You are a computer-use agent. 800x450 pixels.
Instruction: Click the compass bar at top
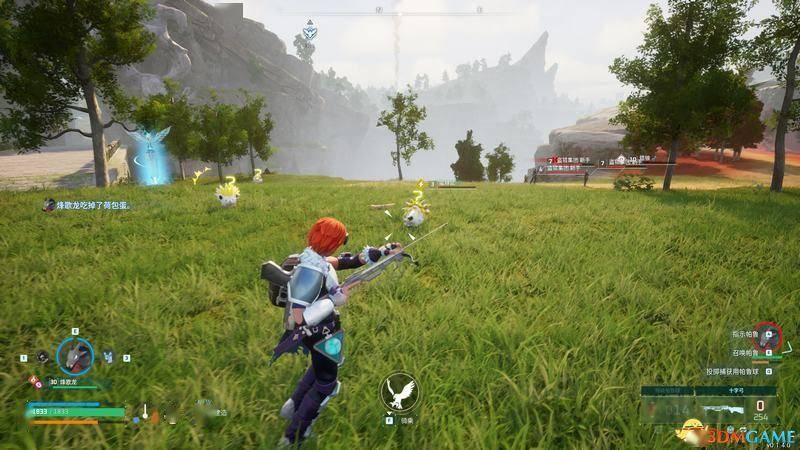point(400,12)
